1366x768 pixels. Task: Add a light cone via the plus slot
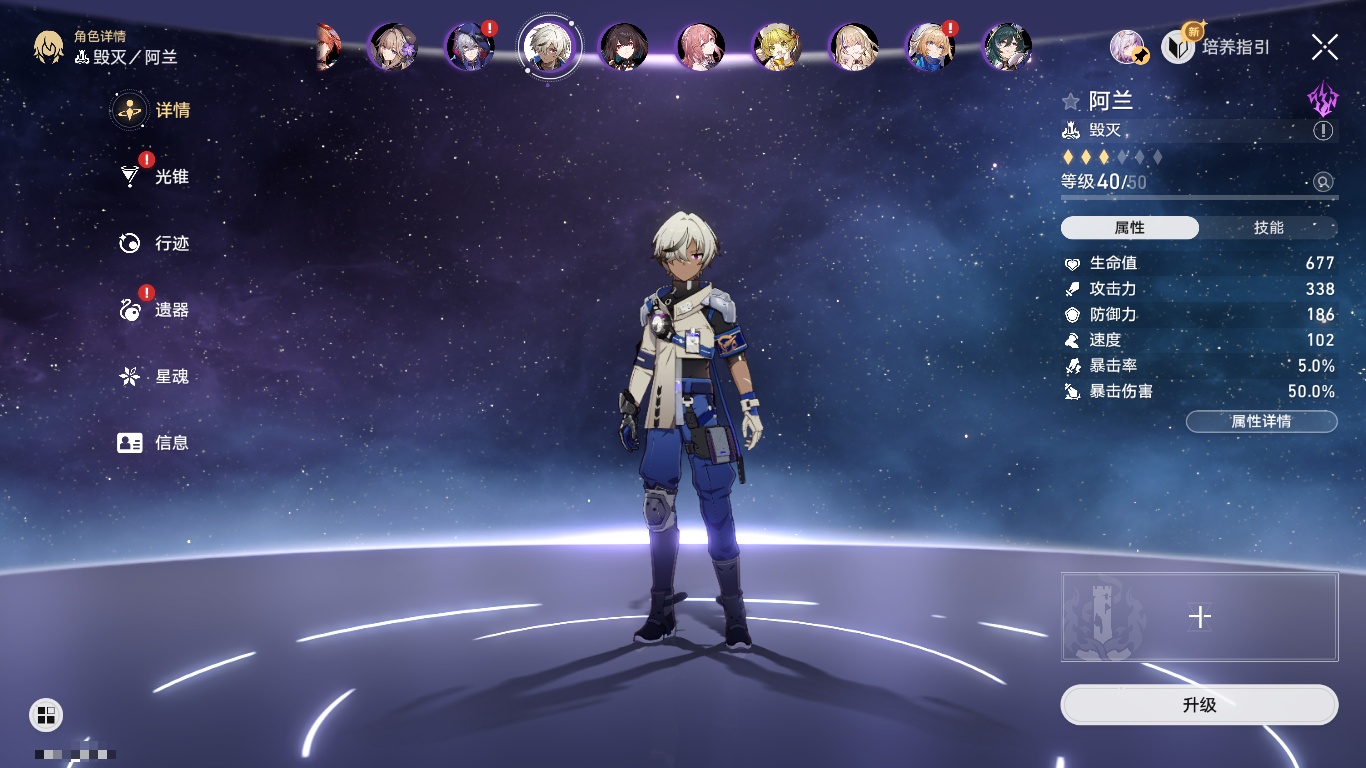coord(1199,617)
